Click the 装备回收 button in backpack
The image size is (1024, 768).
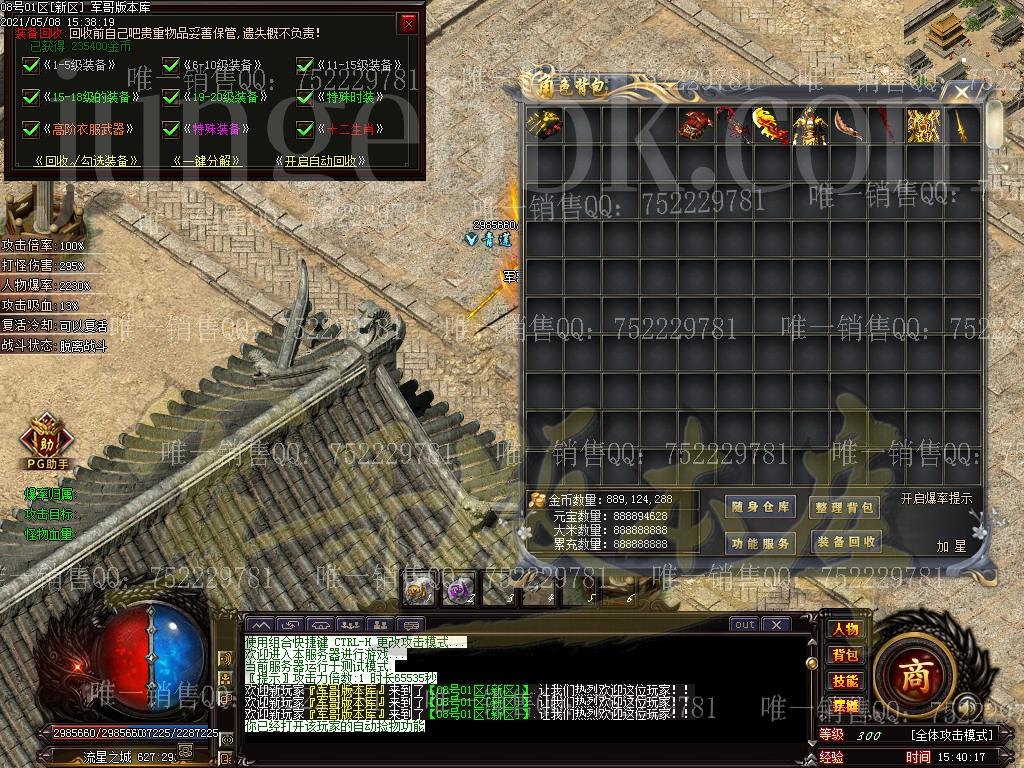pos(845,542)
